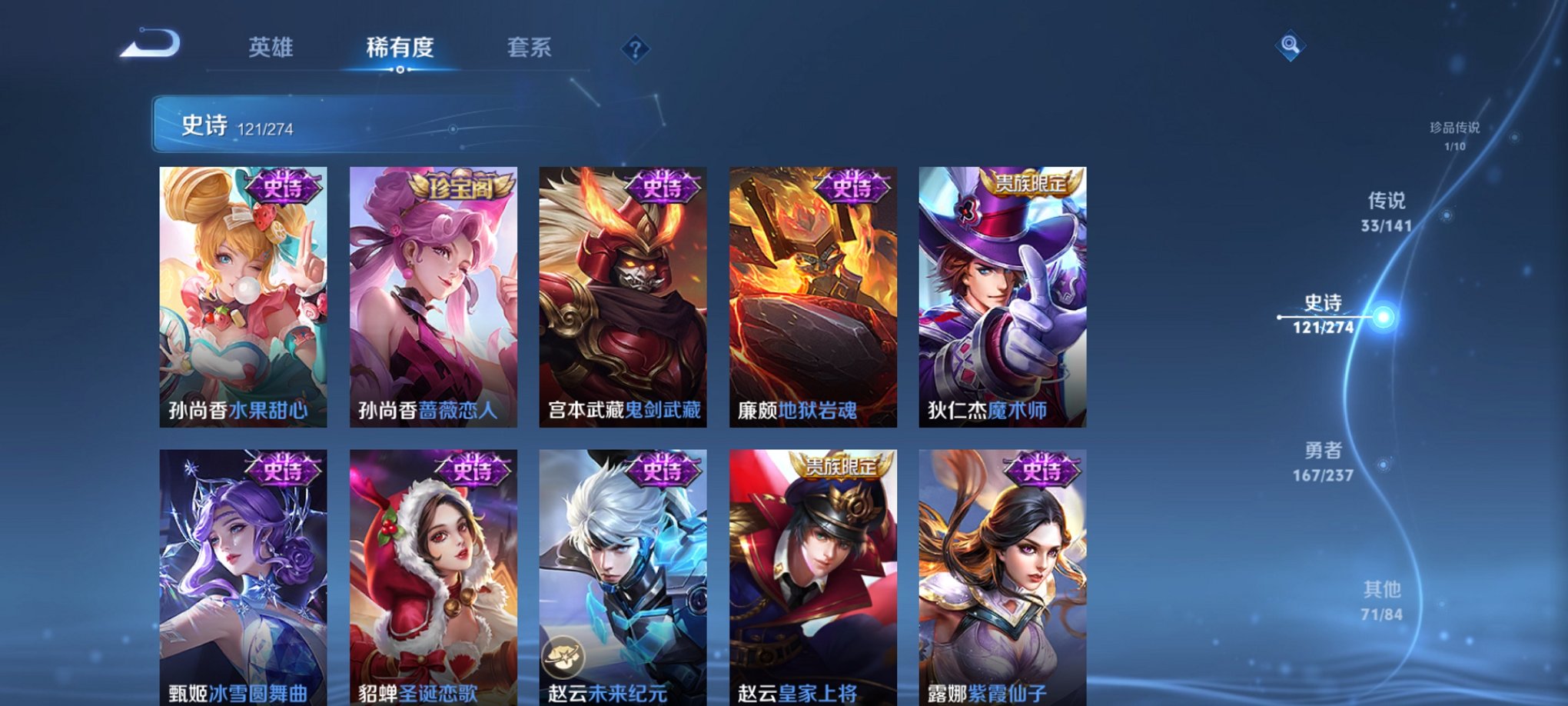
Task: Open the search magnifier icon
Action: click(x=1292, y=44)
